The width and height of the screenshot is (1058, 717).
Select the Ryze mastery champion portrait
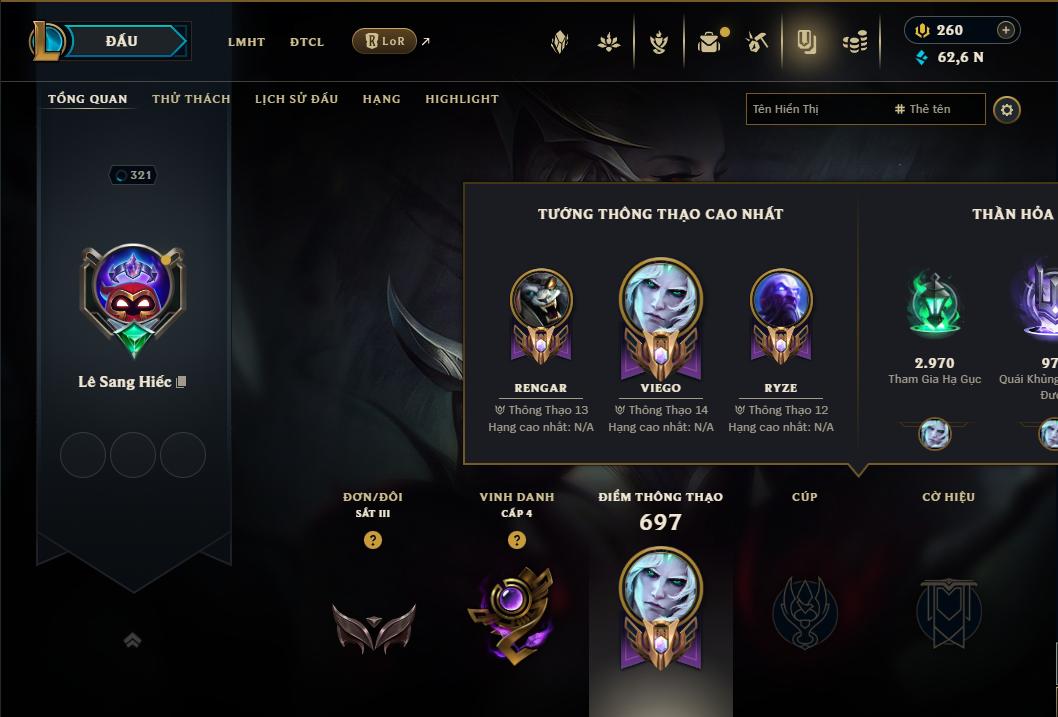[x=781, y=300]
